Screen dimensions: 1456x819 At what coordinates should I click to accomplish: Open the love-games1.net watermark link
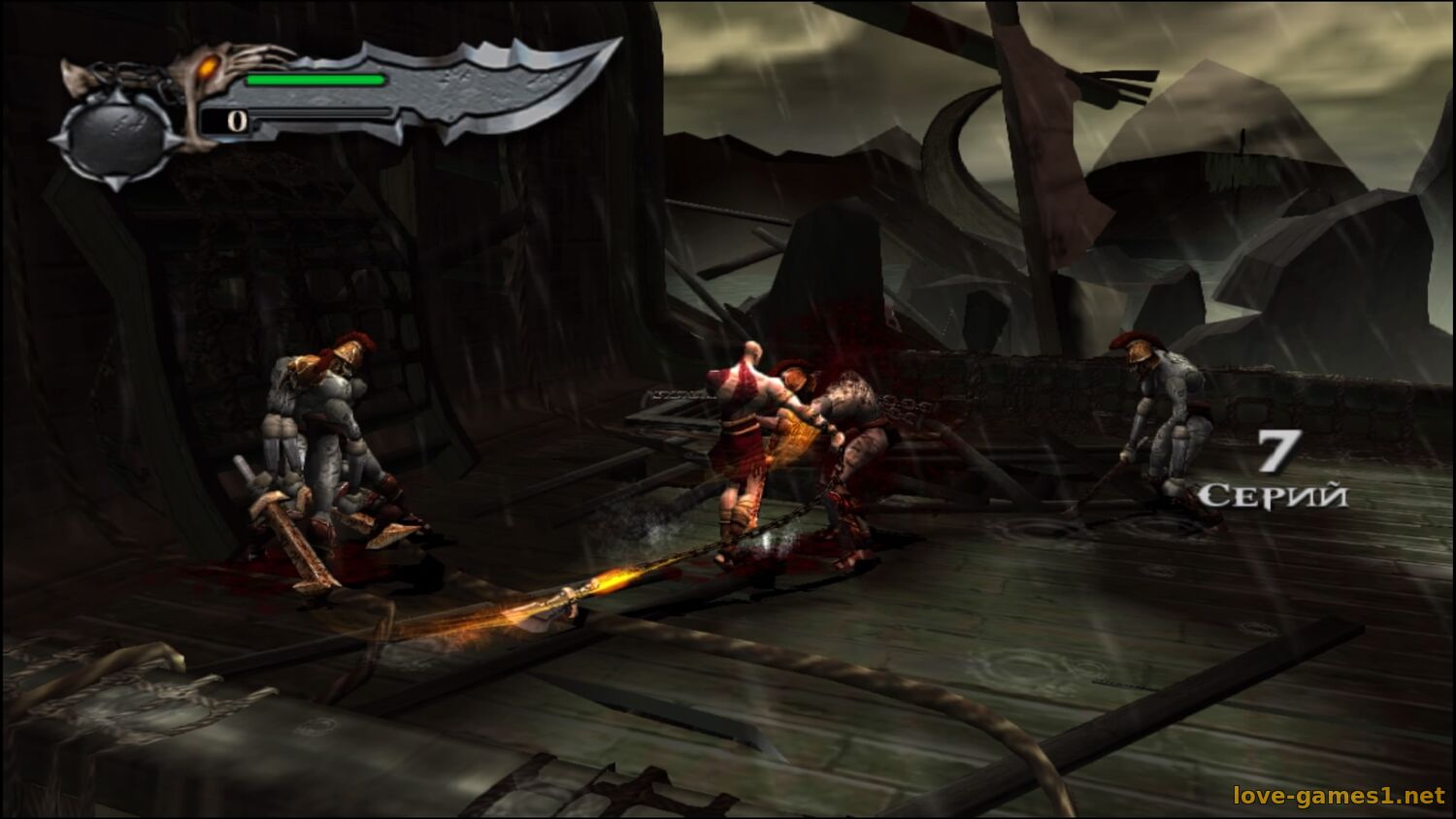point(1339,796)
